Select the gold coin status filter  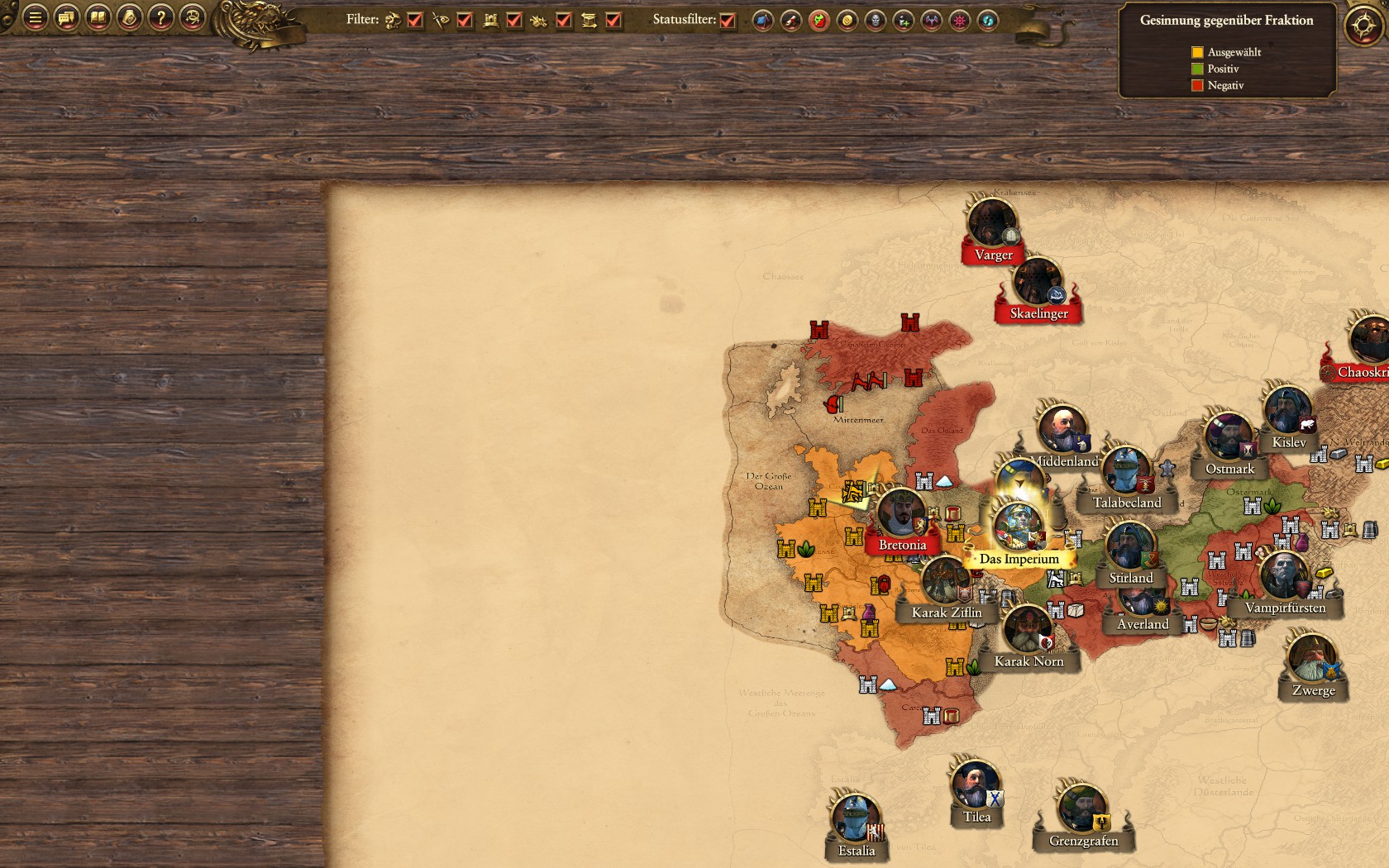pos(847,21)
